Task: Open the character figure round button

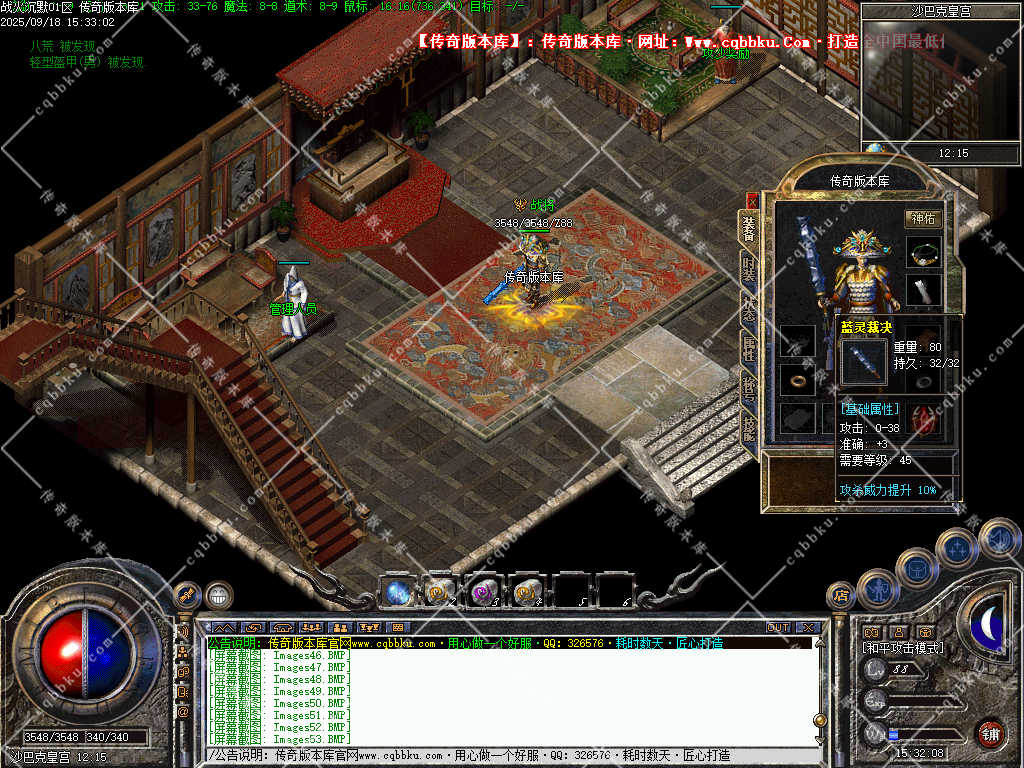Action: 878,590
